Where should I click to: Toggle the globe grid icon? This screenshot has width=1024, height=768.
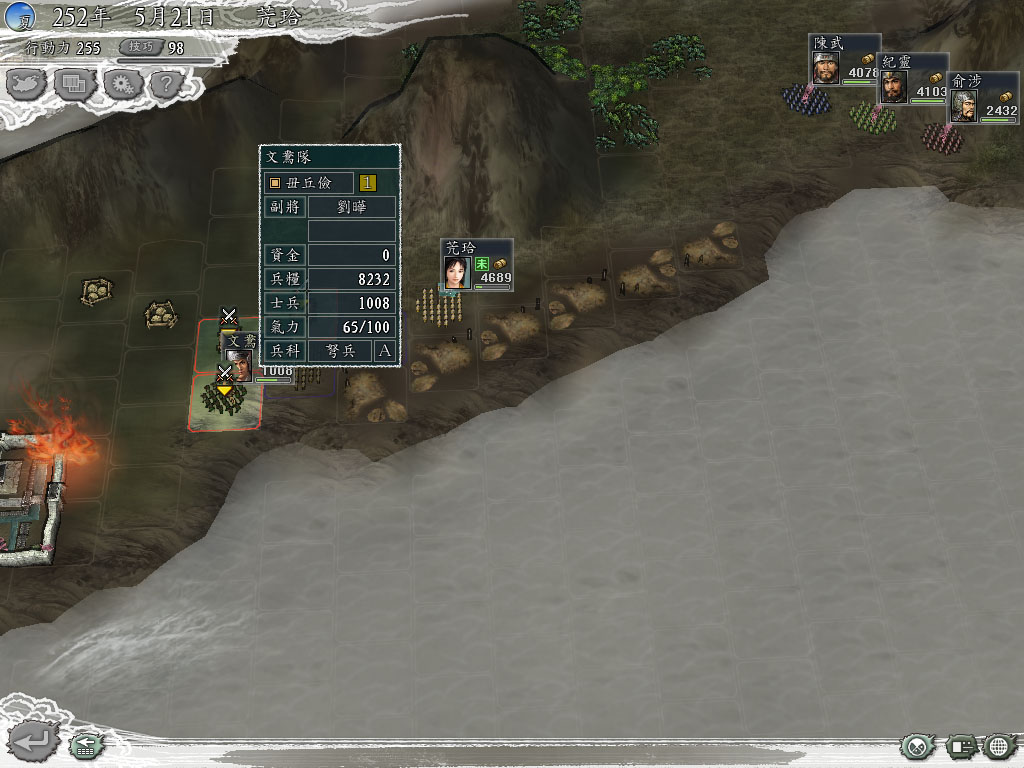point(999,746)
